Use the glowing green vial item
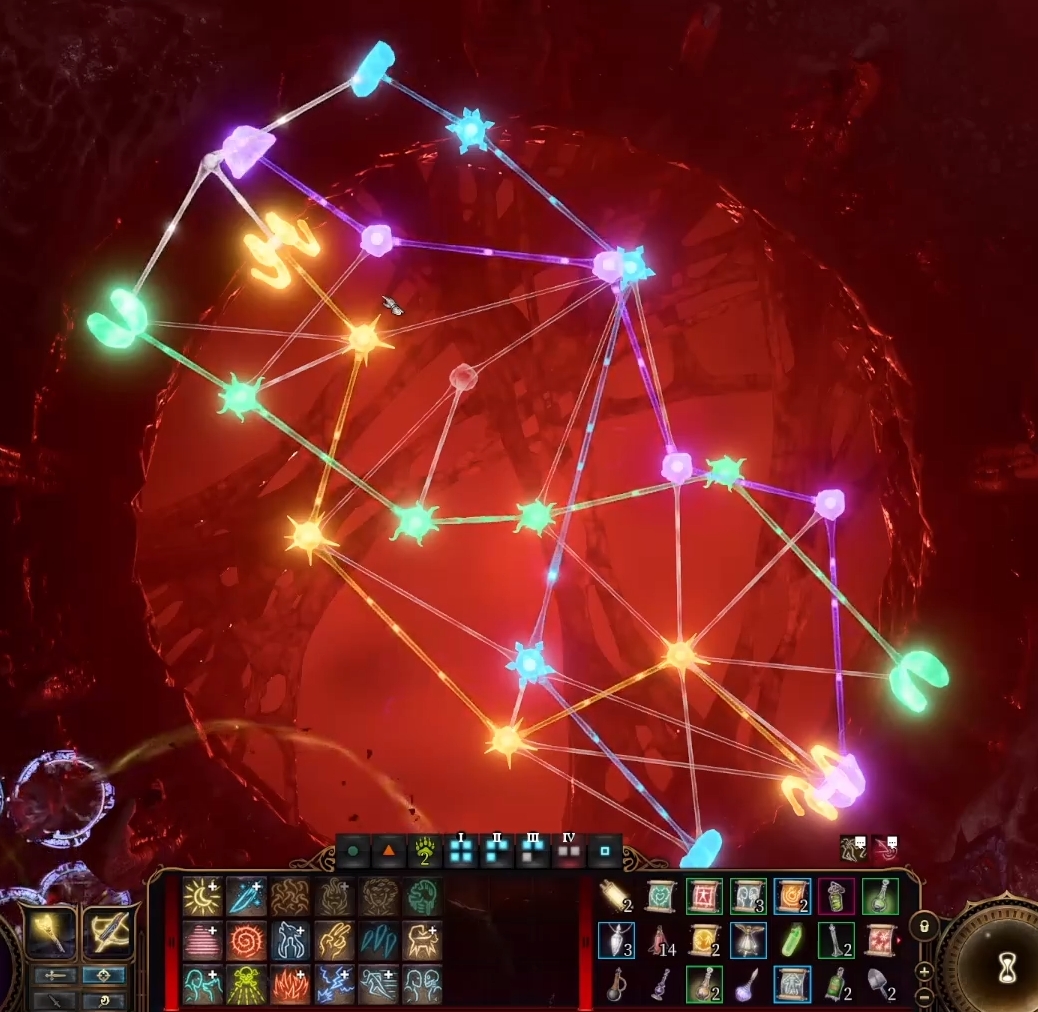The image size is (1038, 1012). coord(792,941)
